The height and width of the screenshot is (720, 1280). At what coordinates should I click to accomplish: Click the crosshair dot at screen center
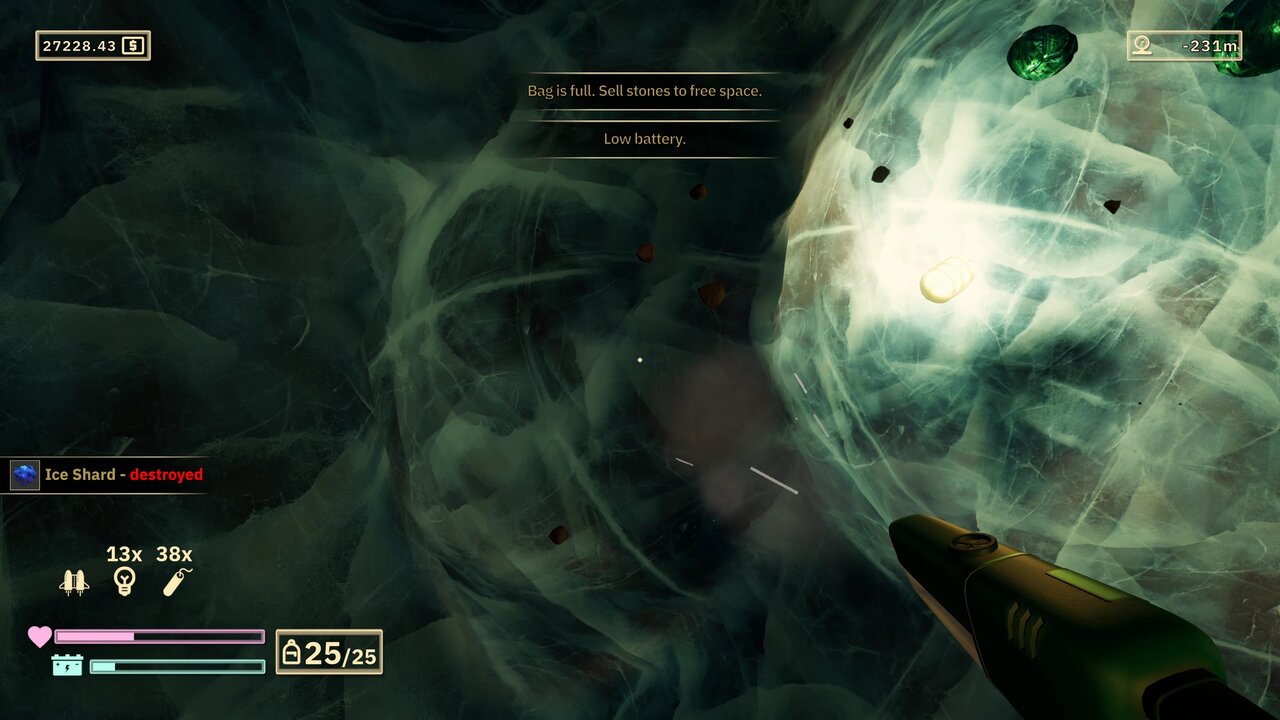click(x=640, y=360)
